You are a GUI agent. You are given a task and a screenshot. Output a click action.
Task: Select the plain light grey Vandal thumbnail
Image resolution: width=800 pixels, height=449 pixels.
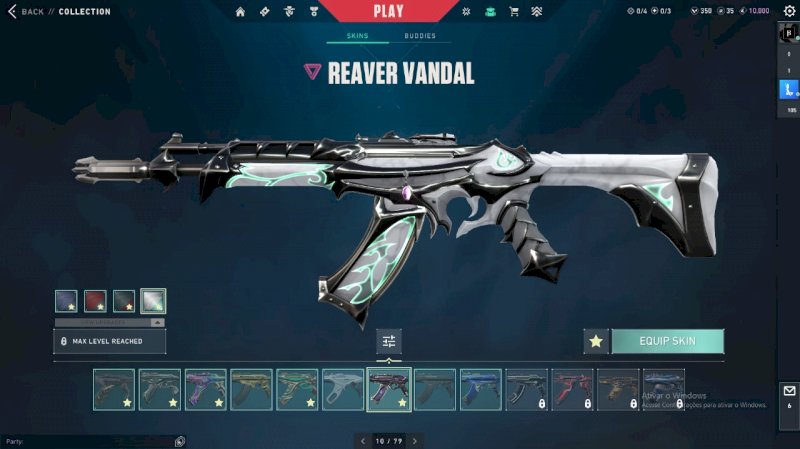pos(342,390)
